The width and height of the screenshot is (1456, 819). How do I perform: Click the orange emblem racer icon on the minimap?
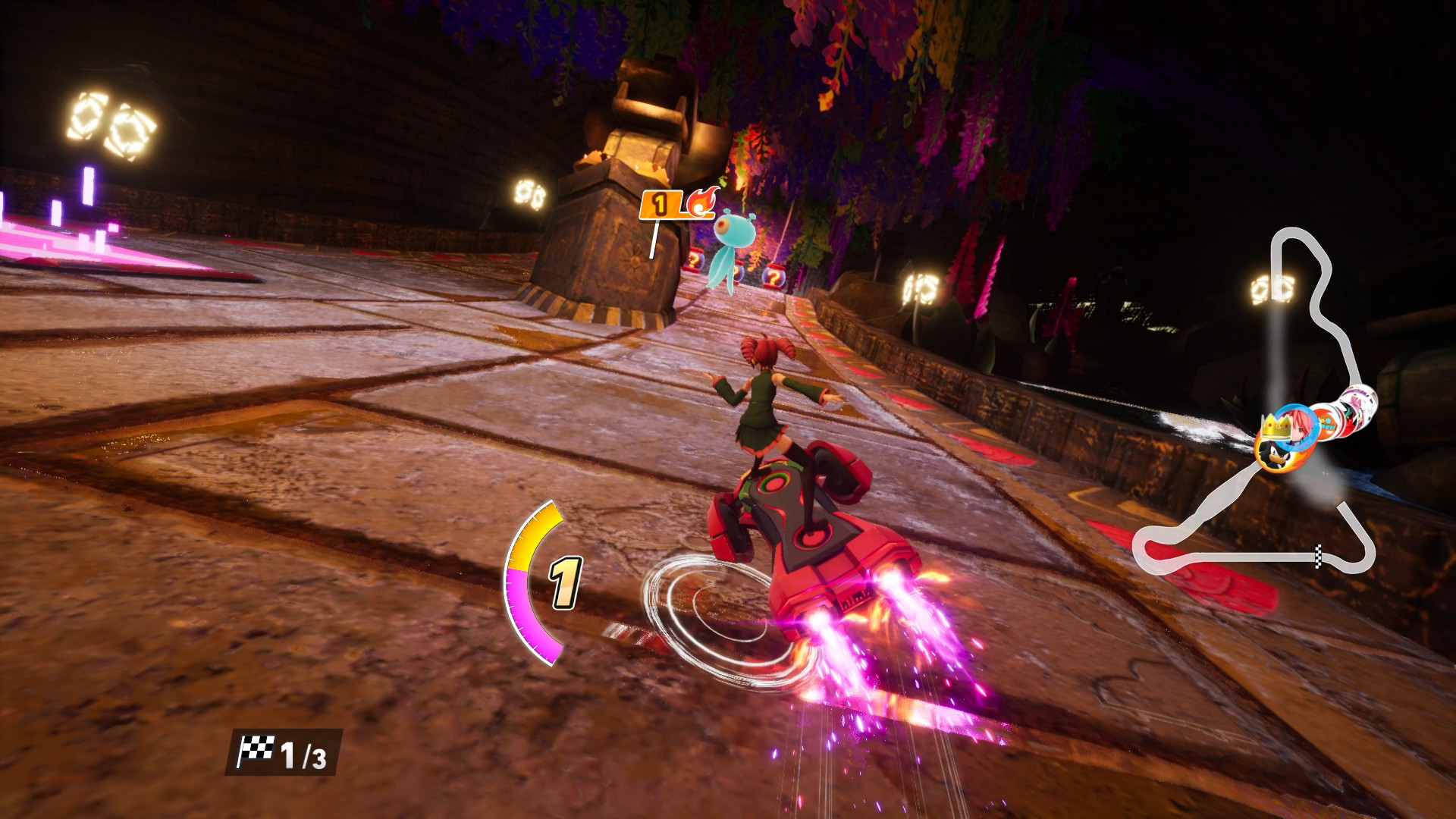tap(1326, 423)
